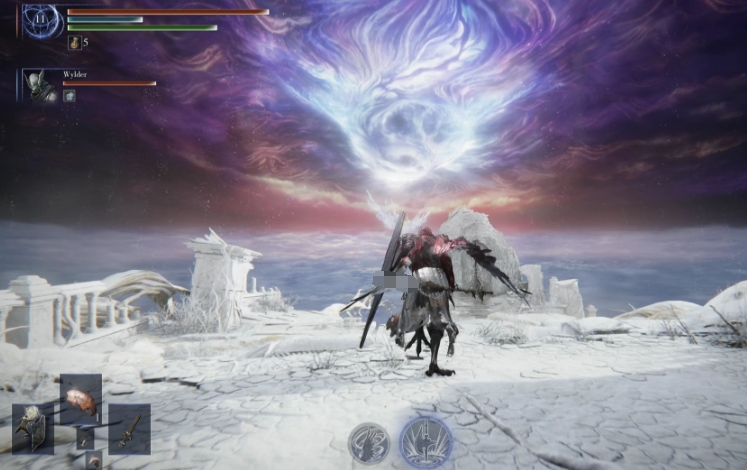Select the sword weapon slot
The height and width of the screenshot is (470, 747).
(129, 428)
